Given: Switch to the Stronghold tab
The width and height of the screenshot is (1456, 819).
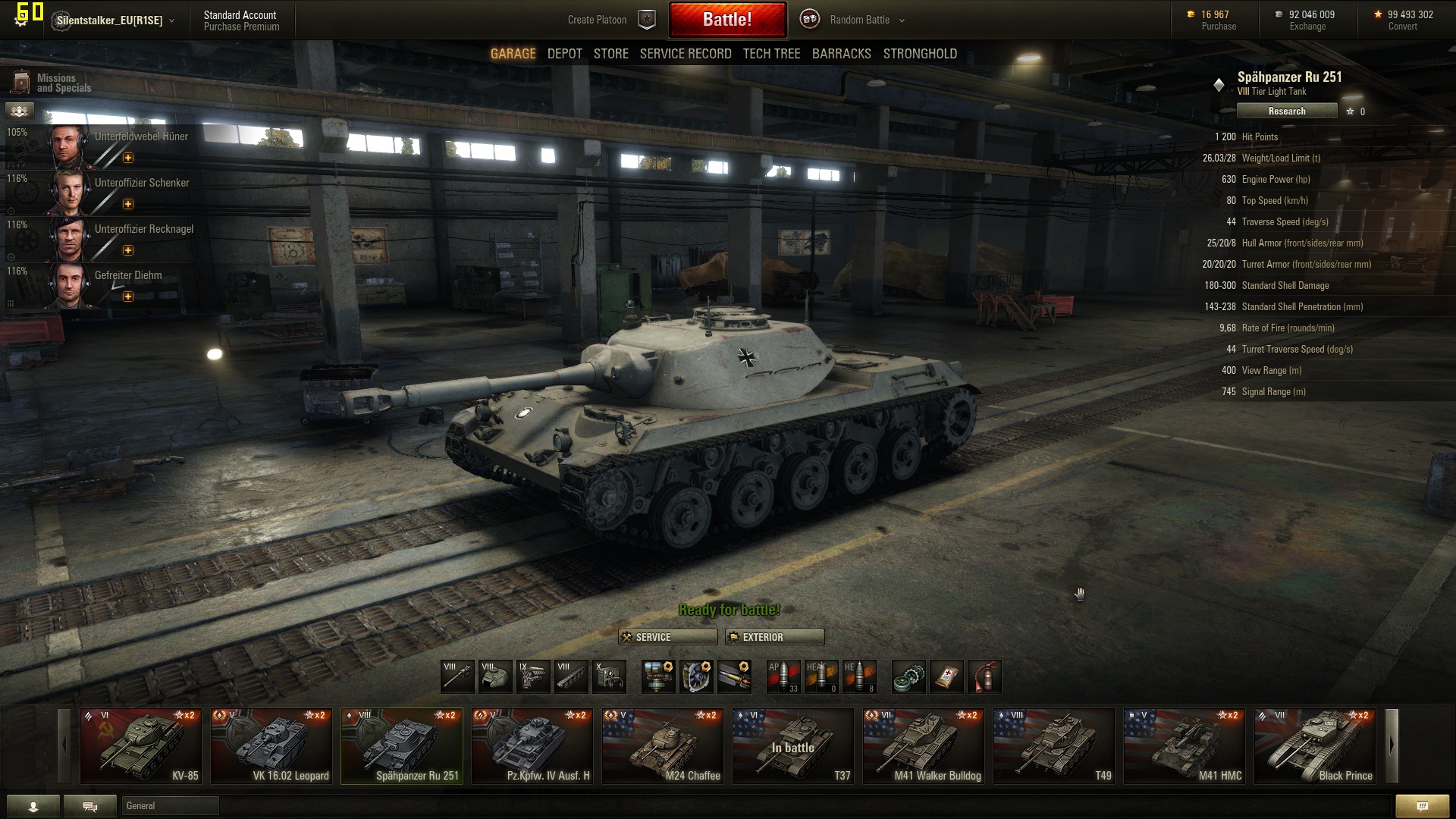Looking at the screenshot, I should (x=919, y=54).
